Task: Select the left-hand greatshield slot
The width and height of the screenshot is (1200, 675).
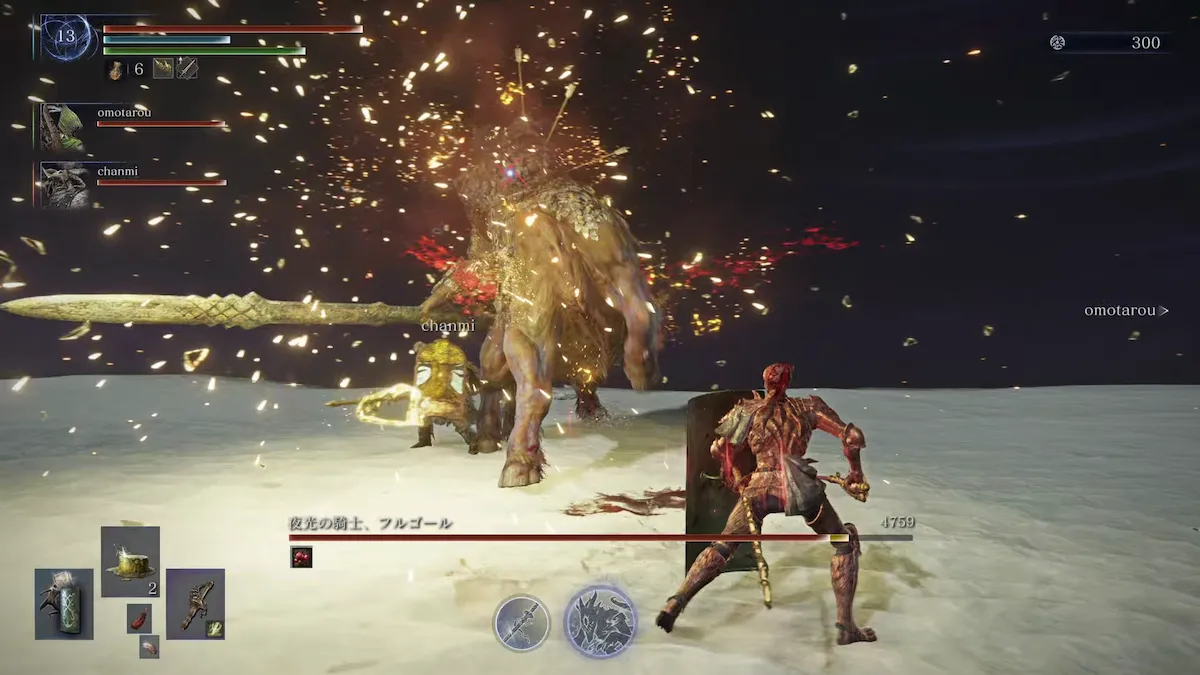Action: (64, 604)
